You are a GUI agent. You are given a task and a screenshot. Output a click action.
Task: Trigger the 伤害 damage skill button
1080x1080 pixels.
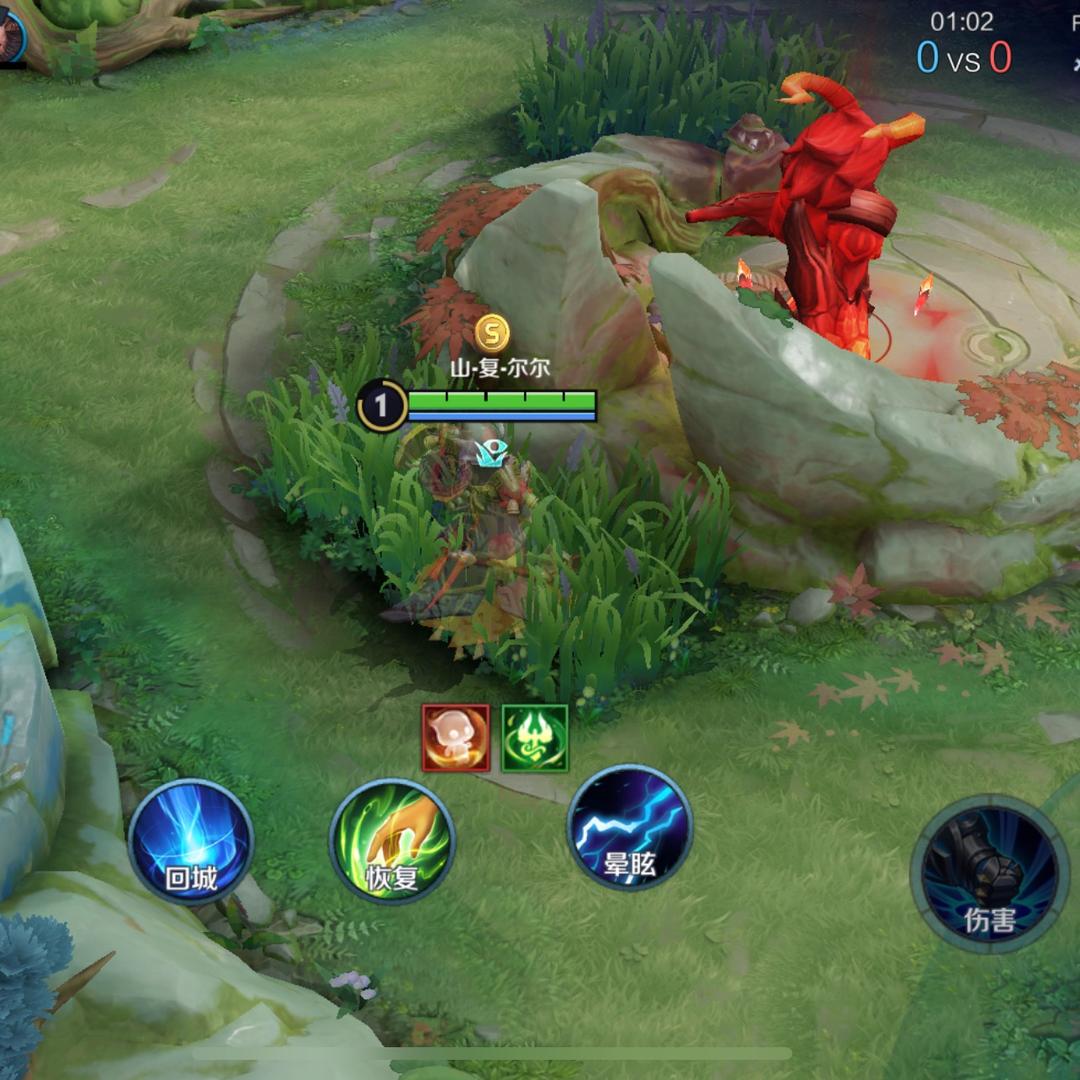click(x=989, y=873)
